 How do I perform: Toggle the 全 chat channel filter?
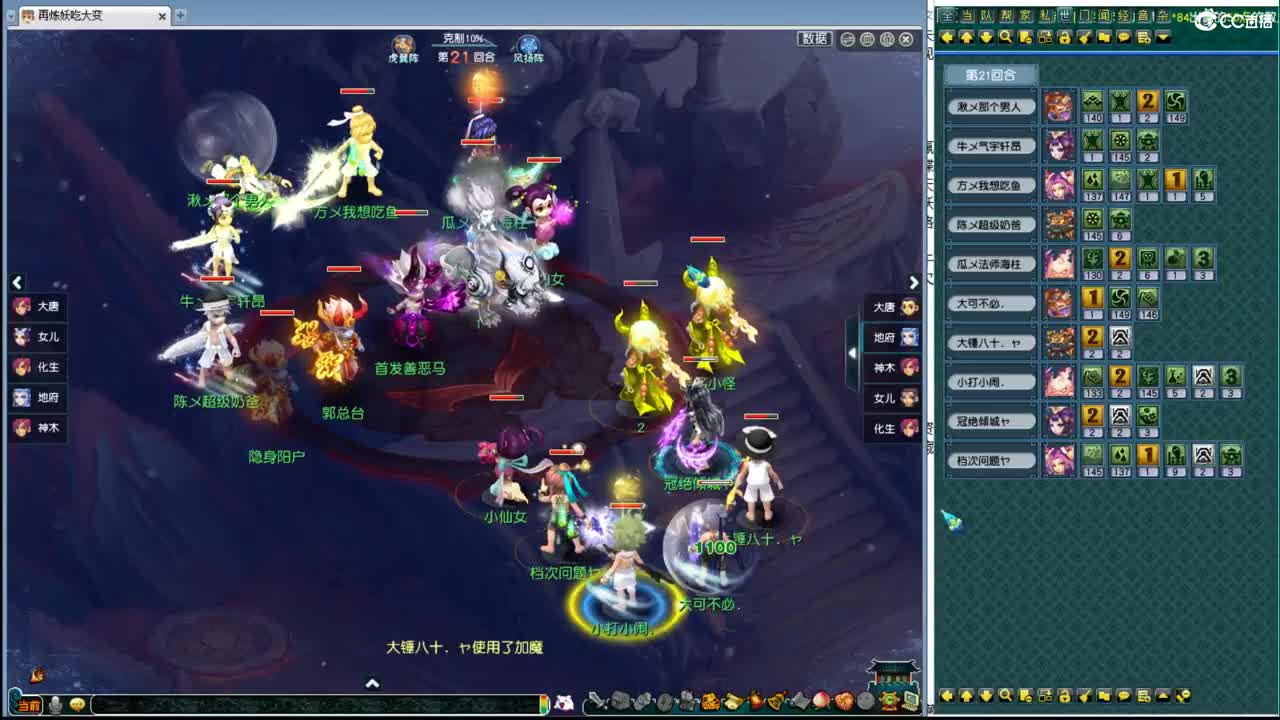(946, 13)
